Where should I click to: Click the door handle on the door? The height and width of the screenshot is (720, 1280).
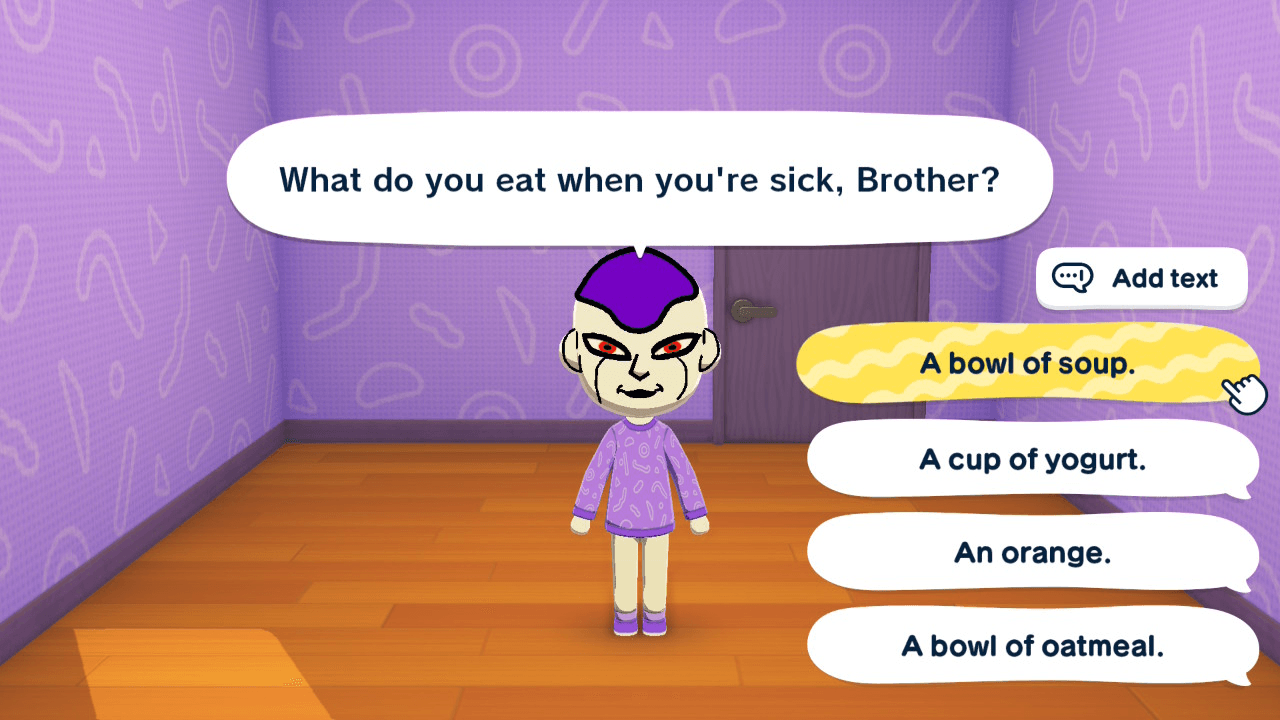point(755,310)
